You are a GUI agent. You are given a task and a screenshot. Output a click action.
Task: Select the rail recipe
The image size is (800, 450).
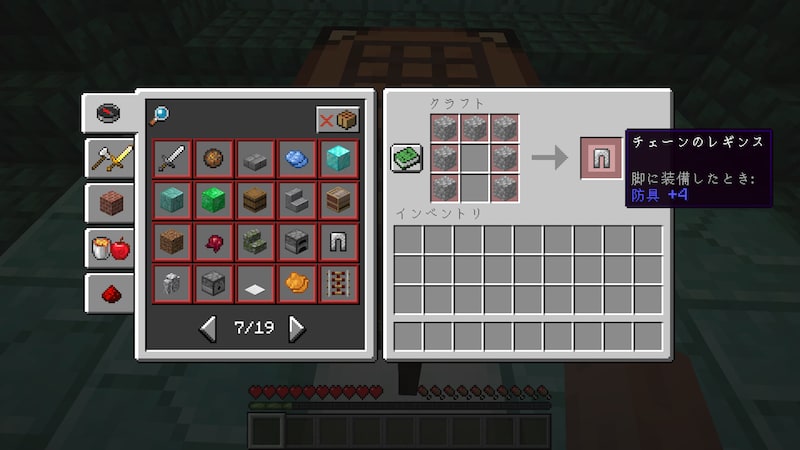pos(338,283)
